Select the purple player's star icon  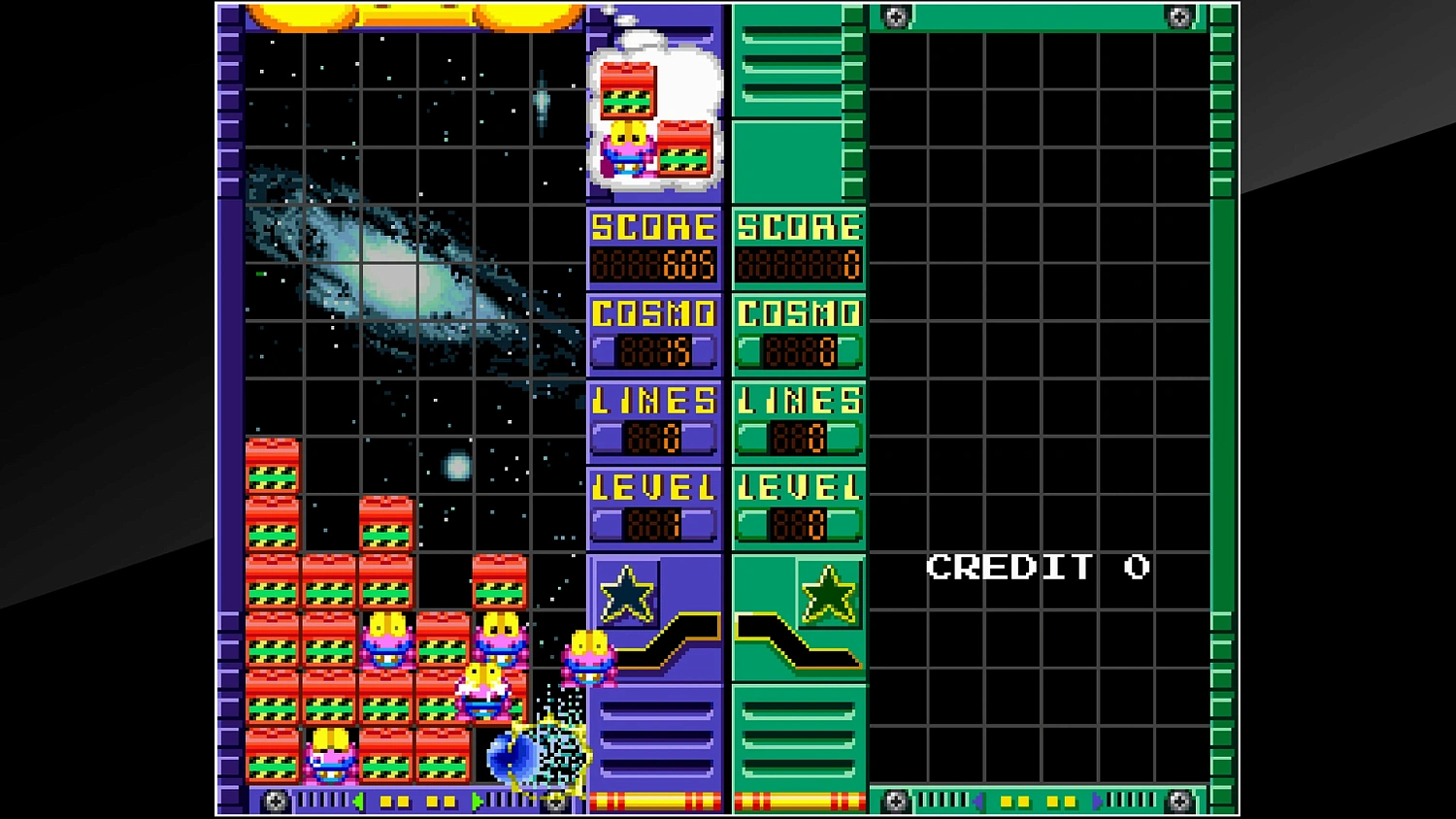click(626, 595)
